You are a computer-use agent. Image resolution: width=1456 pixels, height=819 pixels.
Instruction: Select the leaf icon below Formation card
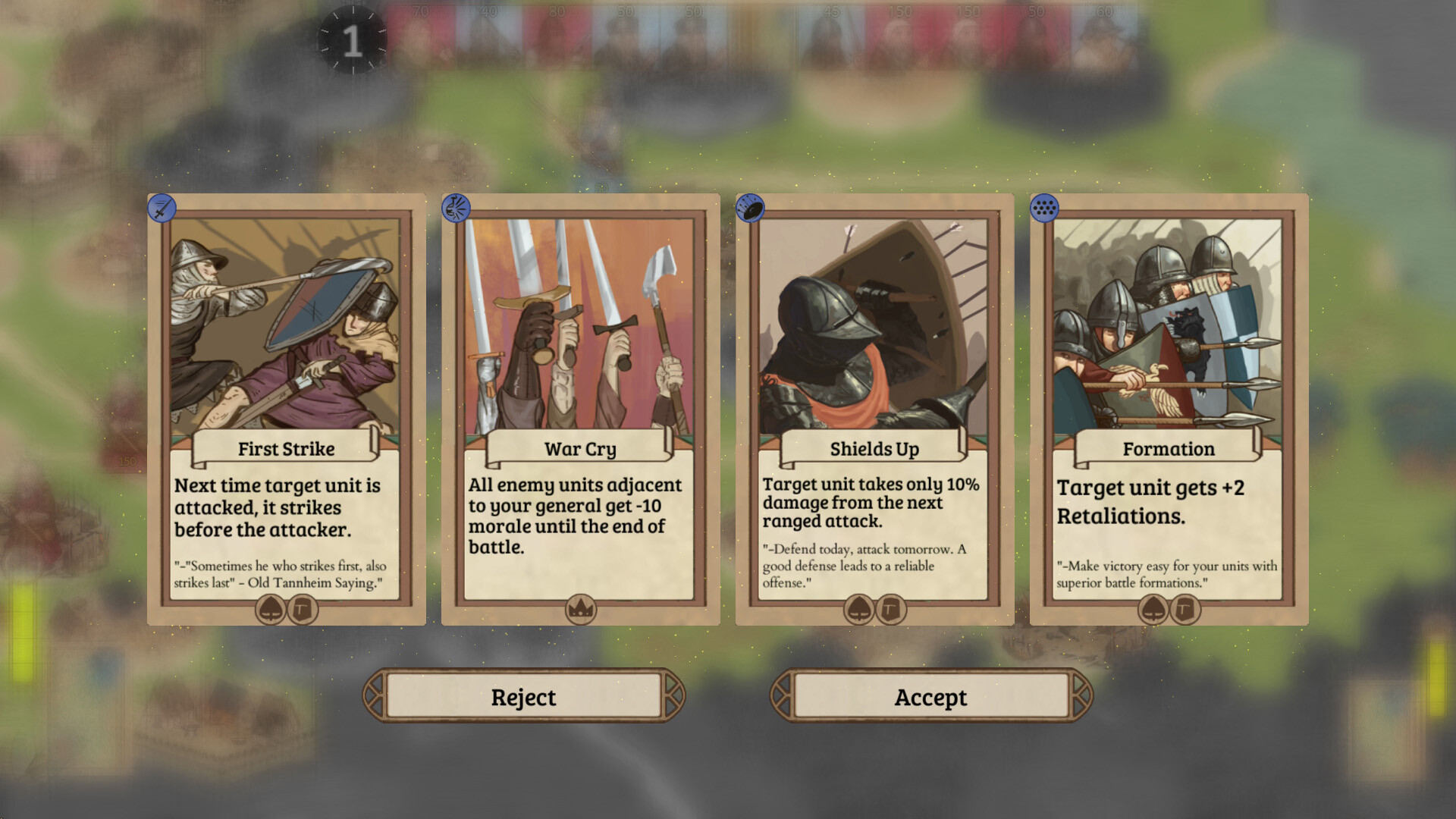[1153, 610]
